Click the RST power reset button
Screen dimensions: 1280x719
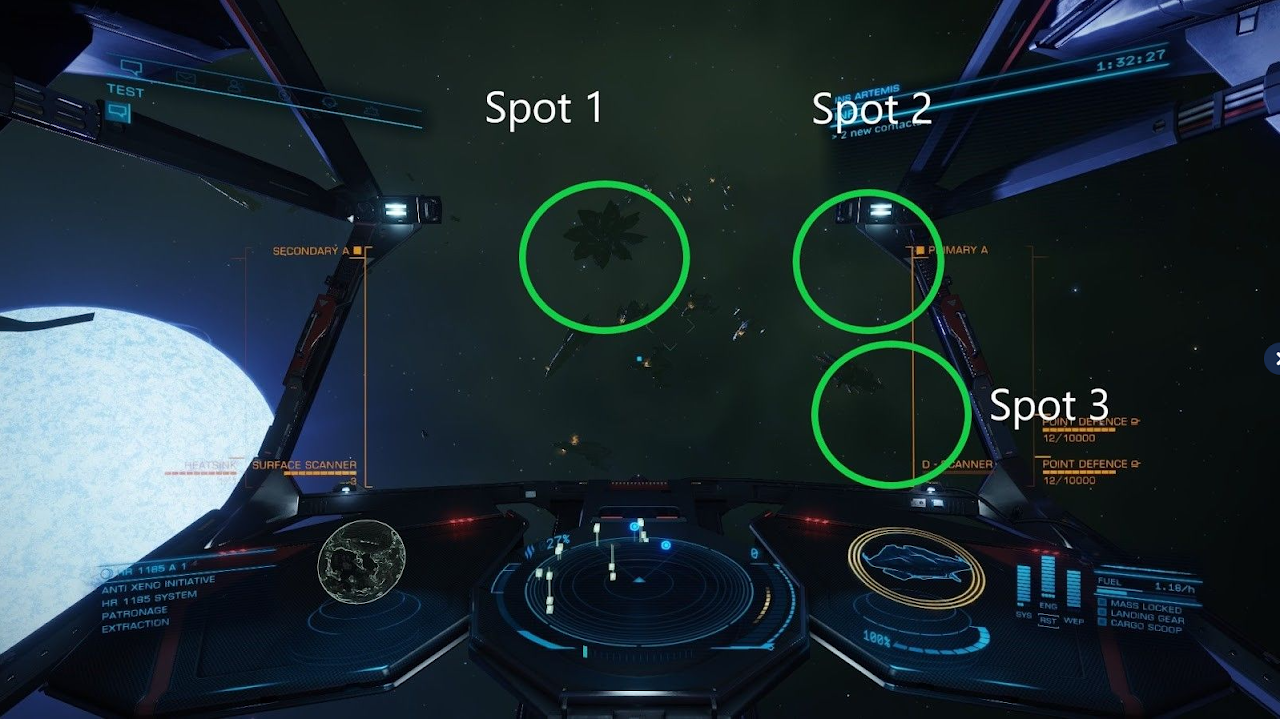(x=1048, y=620)
